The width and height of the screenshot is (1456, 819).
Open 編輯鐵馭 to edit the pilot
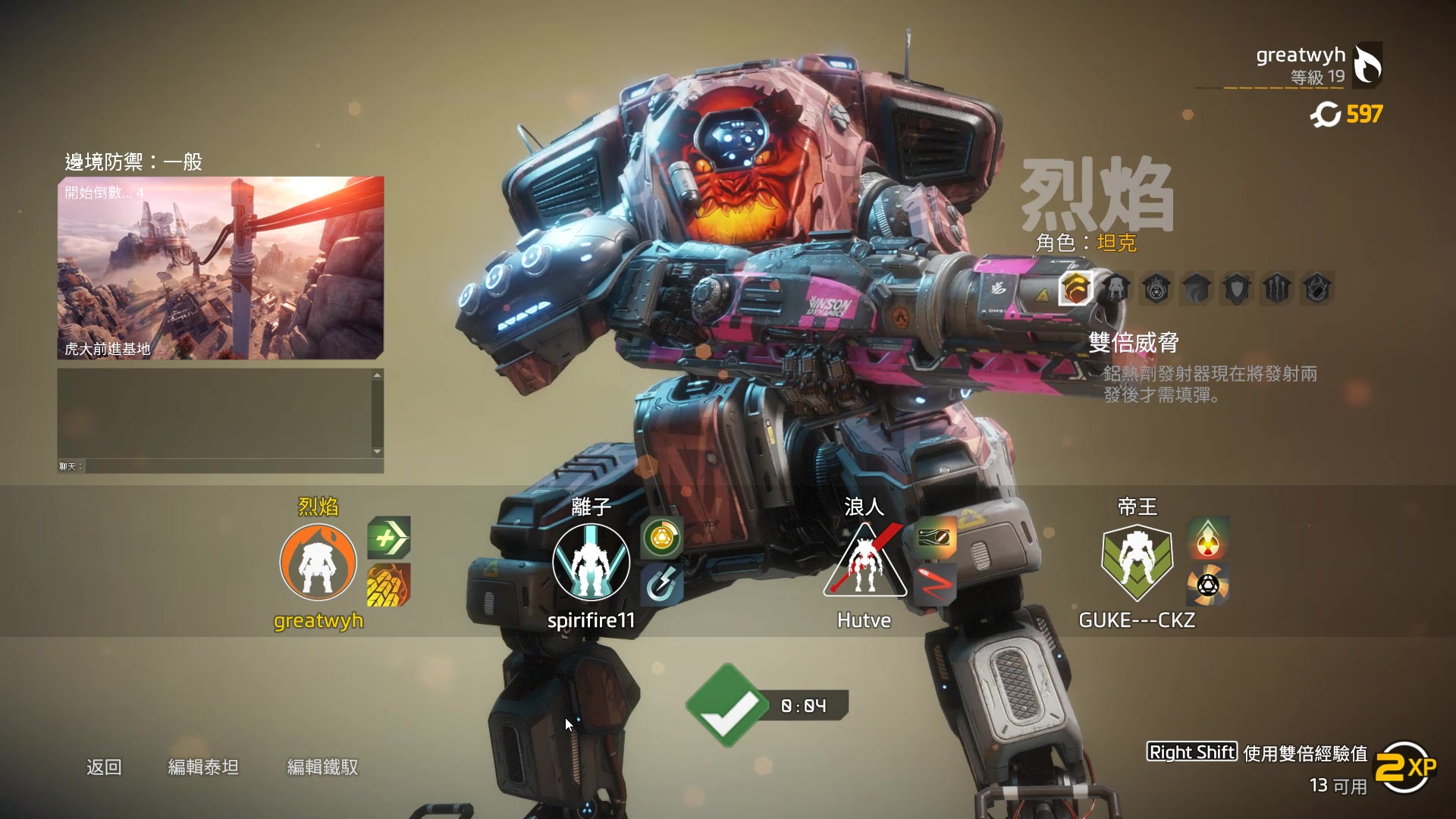point(322,767)
